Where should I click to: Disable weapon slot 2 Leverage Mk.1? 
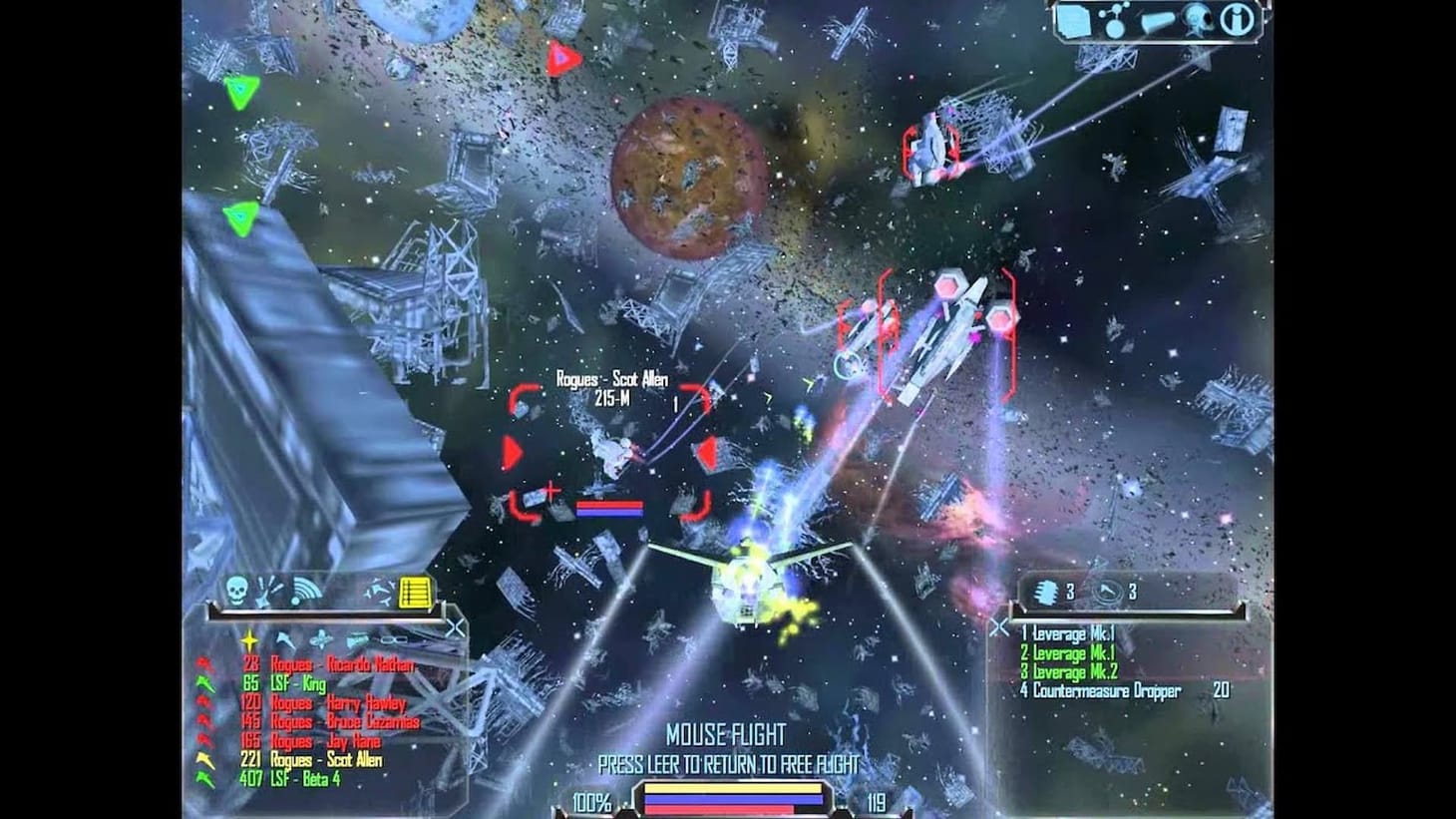[x=1069, y=652]
